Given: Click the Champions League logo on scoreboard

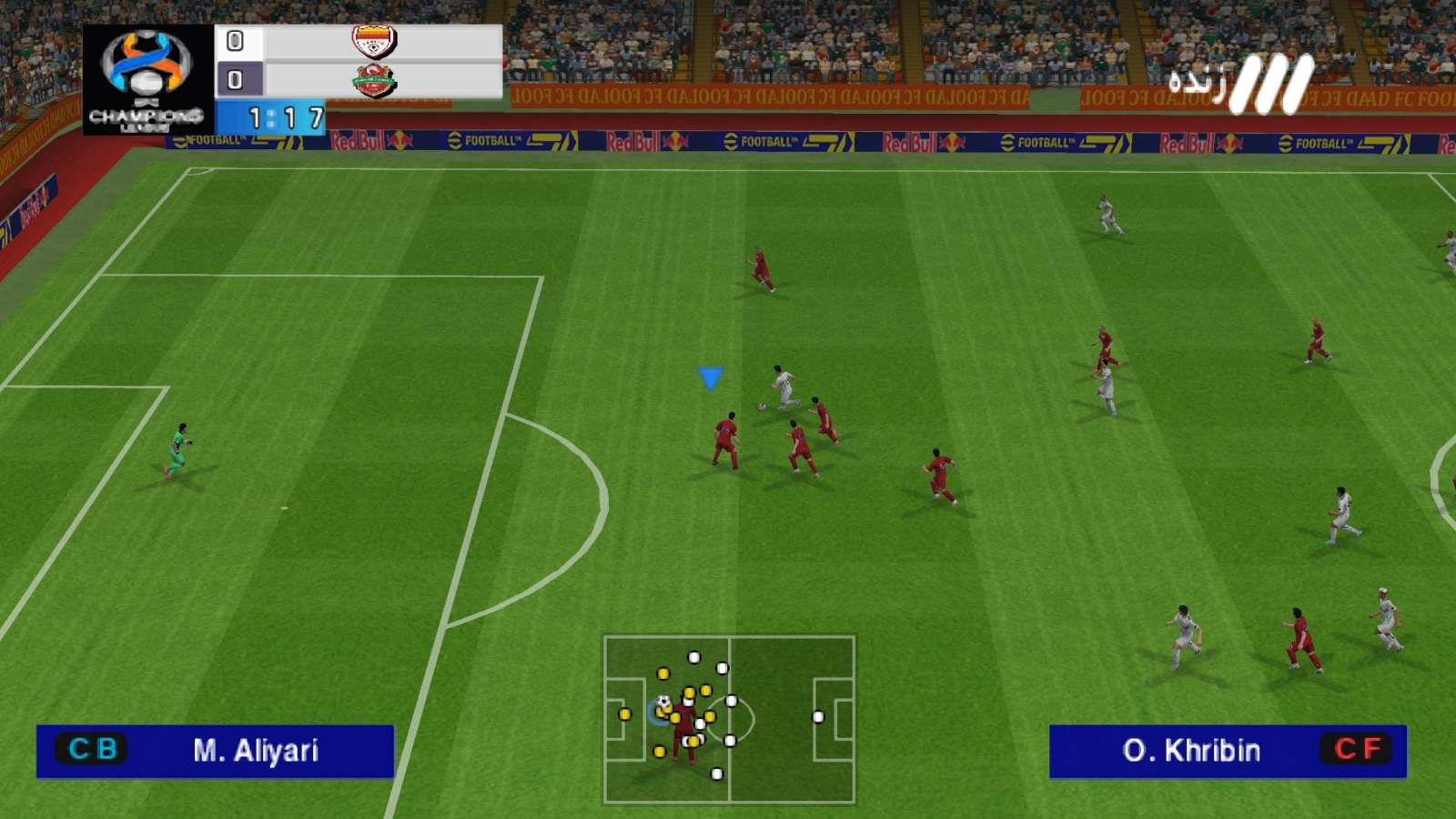Looking at the screenshot, I should [147, 80].
